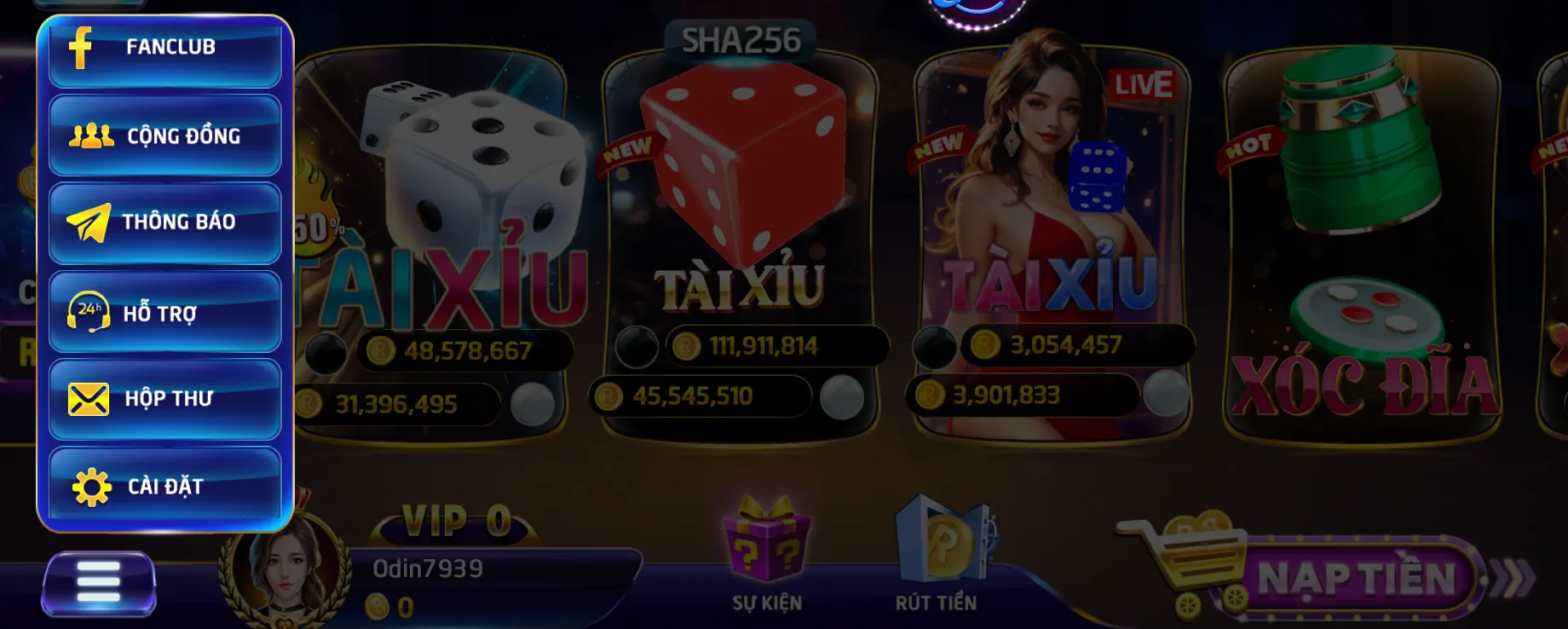Enter the LIVE Tài Xỉu game
Viewport: 1568px width, 629px height.
point(1052,213)
